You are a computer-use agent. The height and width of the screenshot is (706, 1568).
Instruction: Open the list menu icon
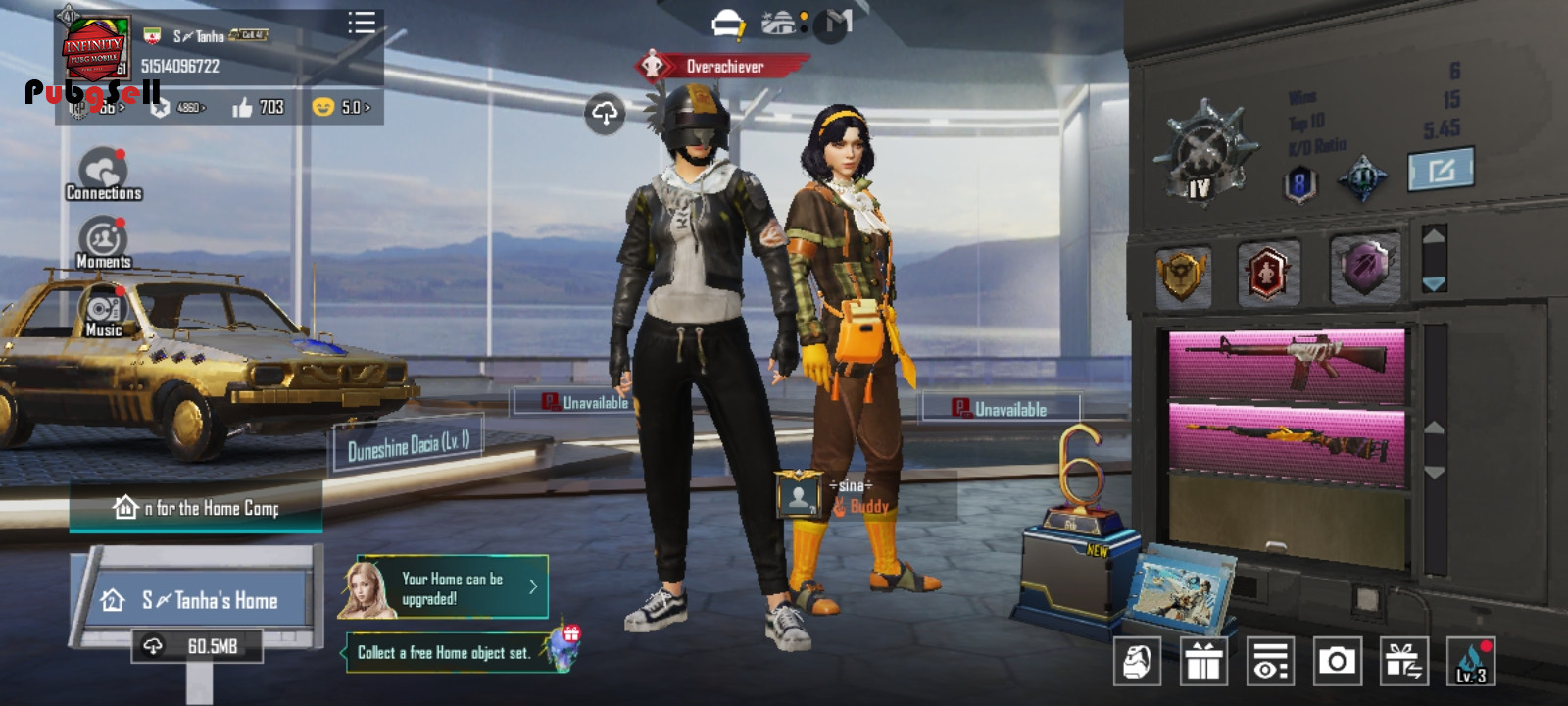tap(362, 24)
